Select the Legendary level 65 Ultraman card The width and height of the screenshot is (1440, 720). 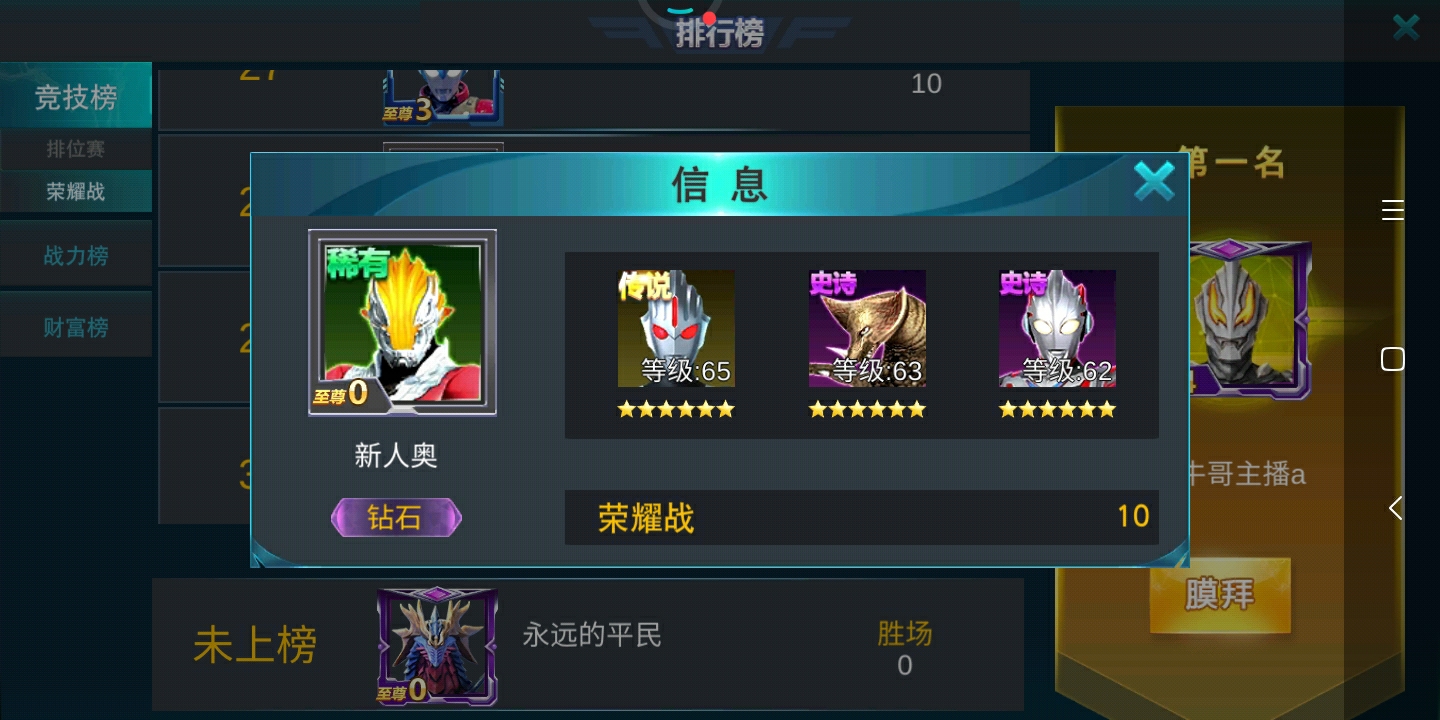point(676,328)
